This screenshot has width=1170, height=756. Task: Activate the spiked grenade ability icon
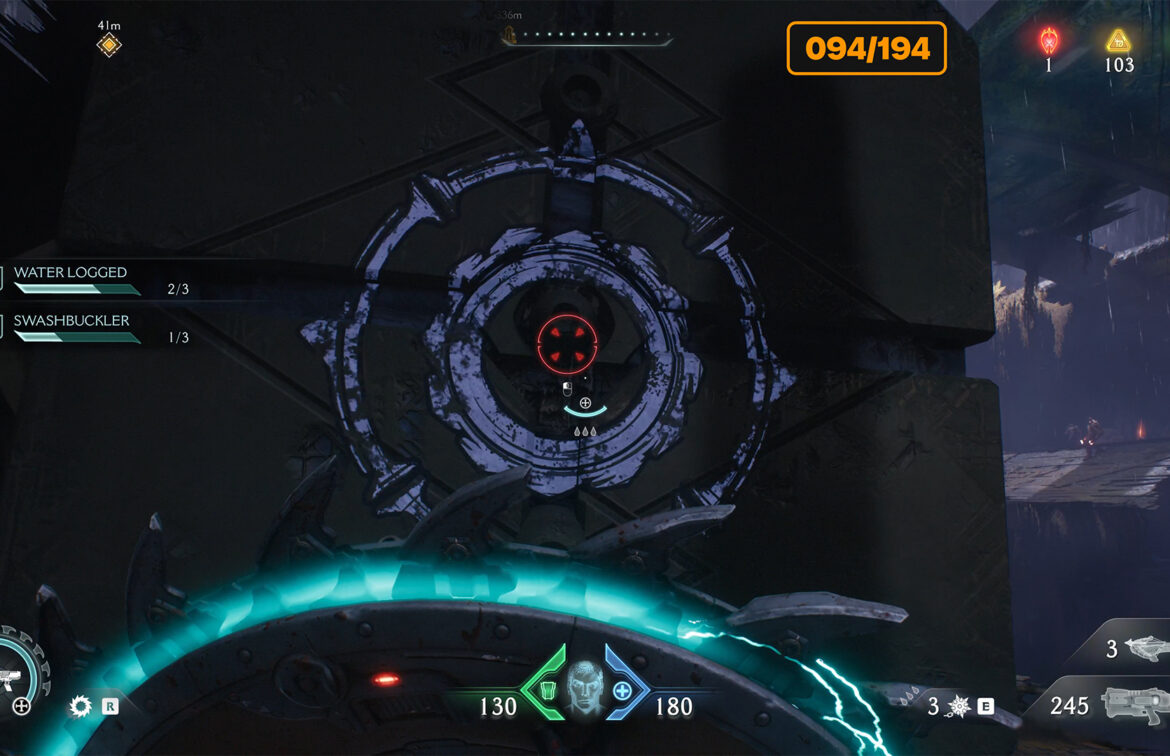click(x=958, y=707)
